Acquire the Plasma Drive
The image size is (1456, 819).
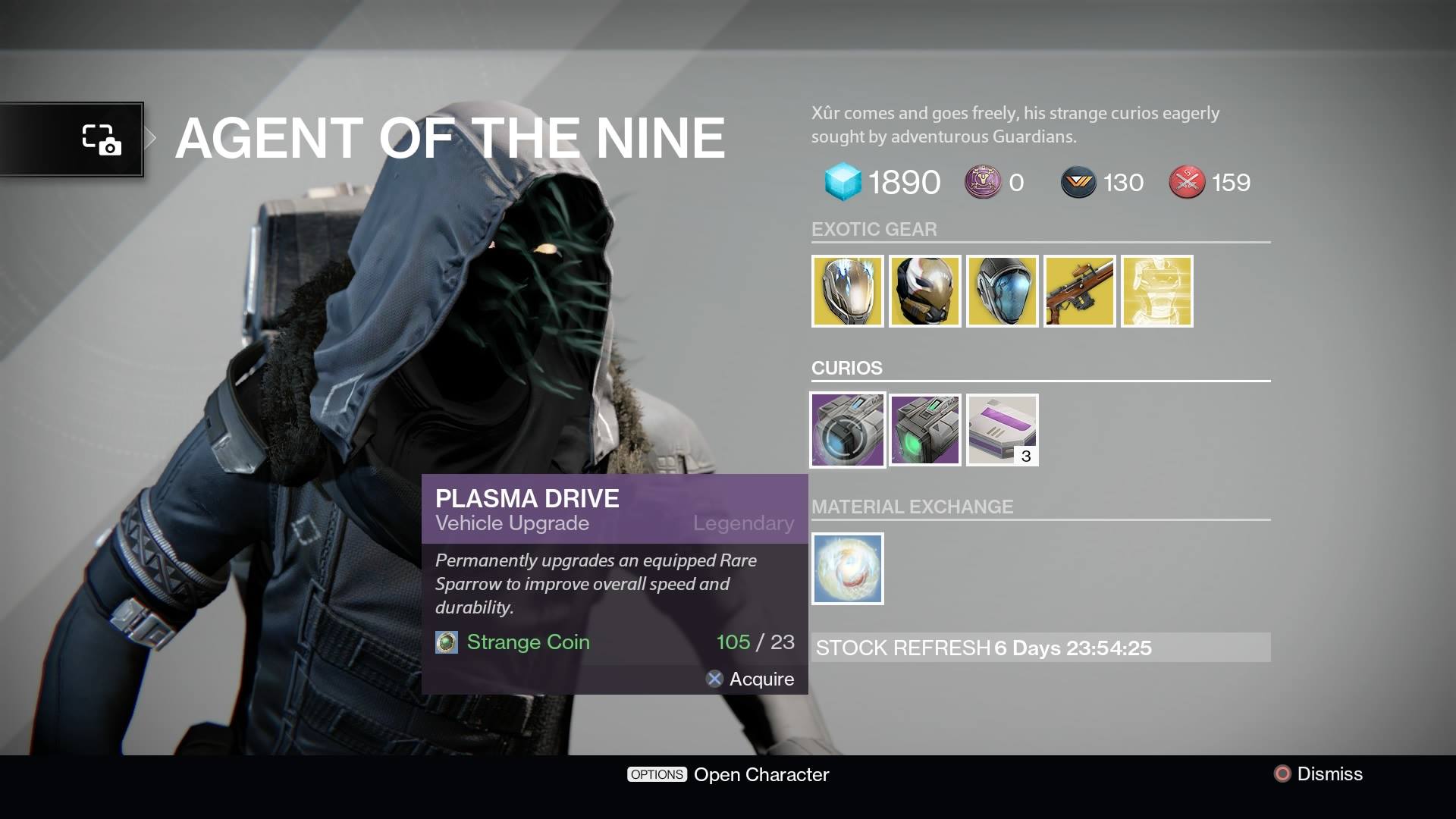(x=750, y=679)
